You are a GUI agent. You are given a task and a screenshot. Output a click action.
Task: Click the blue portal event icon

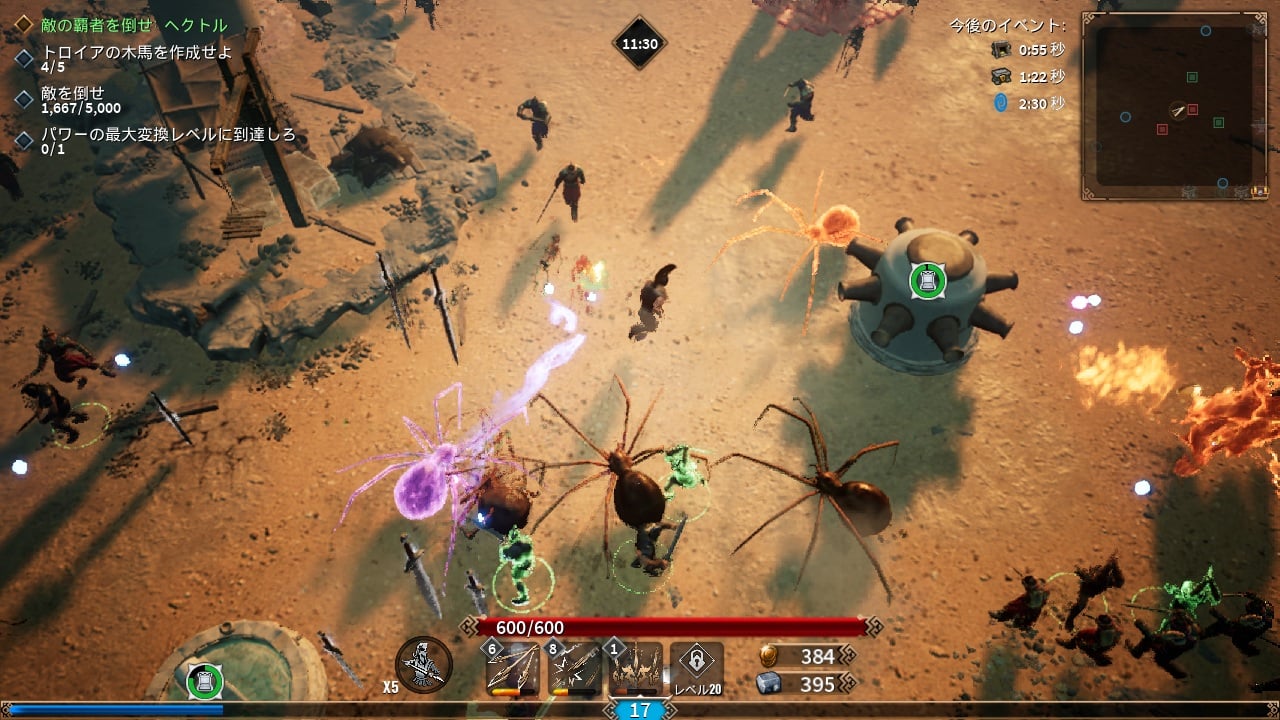coord(1000,103)
